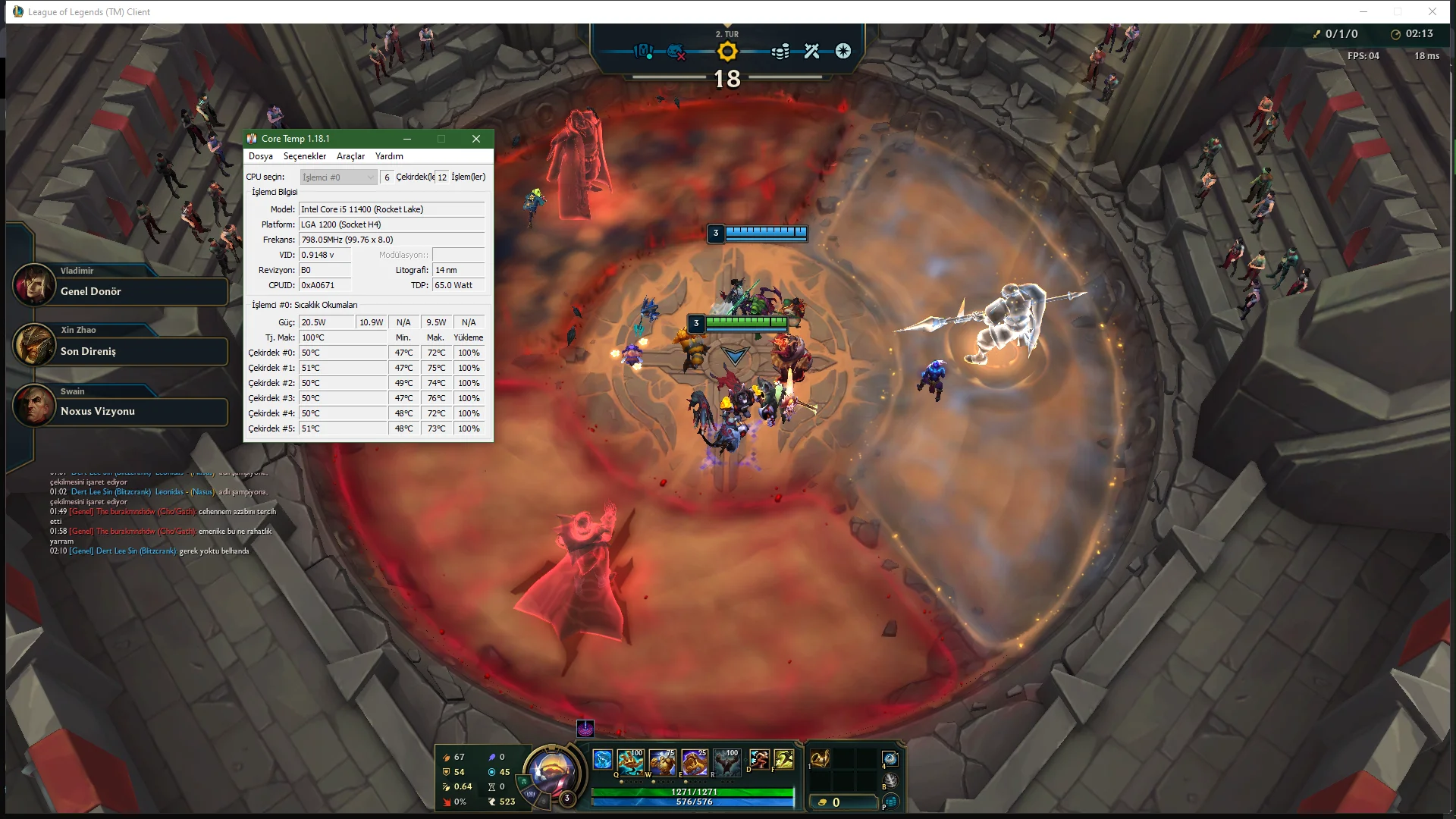Image resolution: width=1456 pixels, height=819 pixels.
Task: Activate the Overdrive W ability
Action: tap(662, 762)
